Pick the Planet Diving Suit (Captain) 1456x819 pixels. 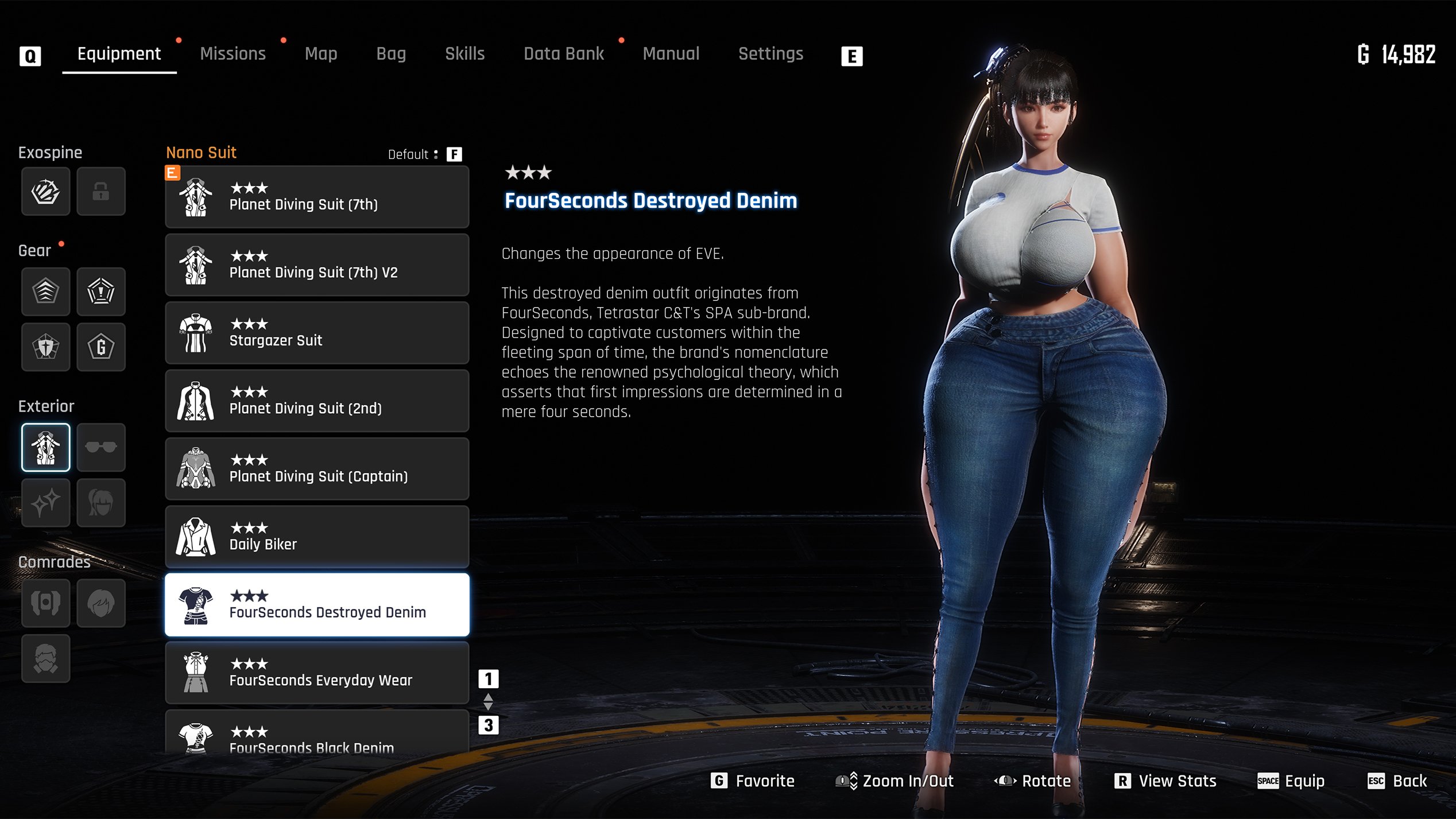pos(317,469)
